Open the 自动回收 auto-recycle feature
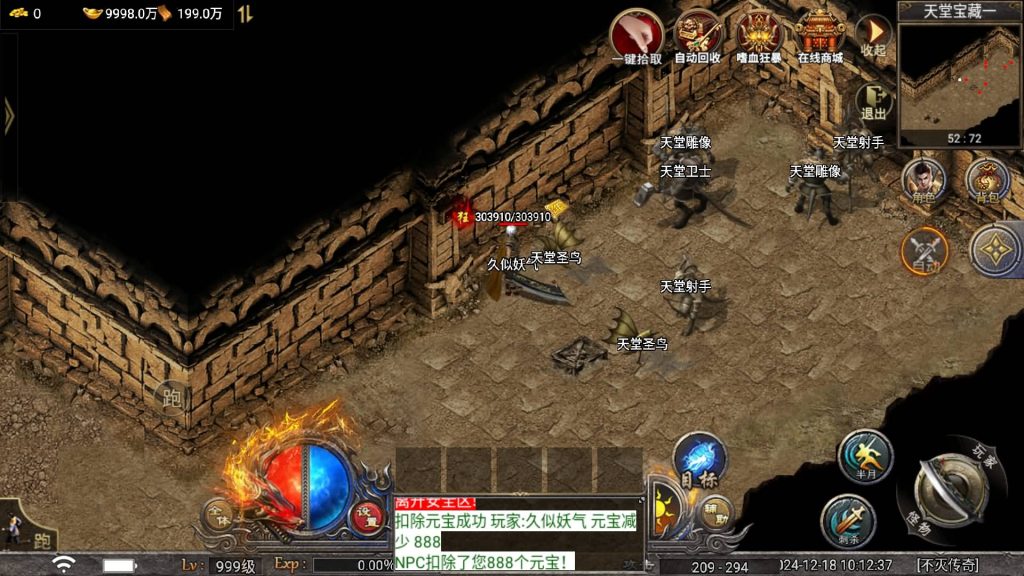Image resolution: width=1024 pixels, height=576 pixels. (697, 36)
